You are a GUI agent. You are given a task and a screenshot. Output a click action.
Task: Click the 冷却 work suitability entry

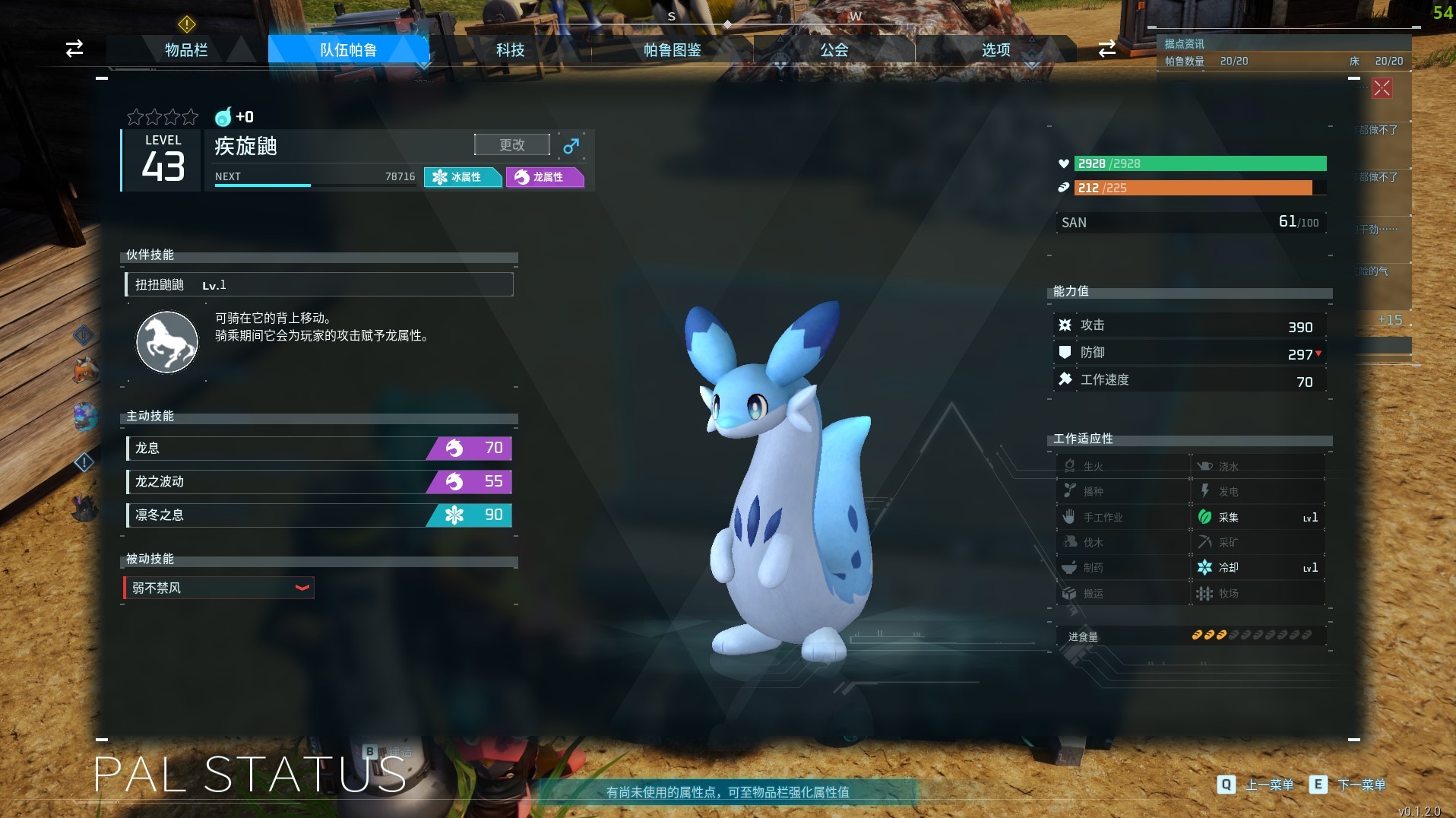click(x=1257, y=568)
